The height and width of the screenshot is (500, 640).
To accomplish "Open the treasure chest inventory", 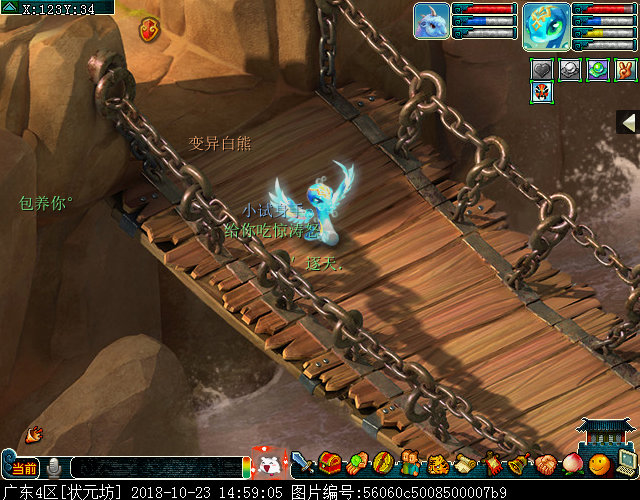I will click(x=330, y=463).
